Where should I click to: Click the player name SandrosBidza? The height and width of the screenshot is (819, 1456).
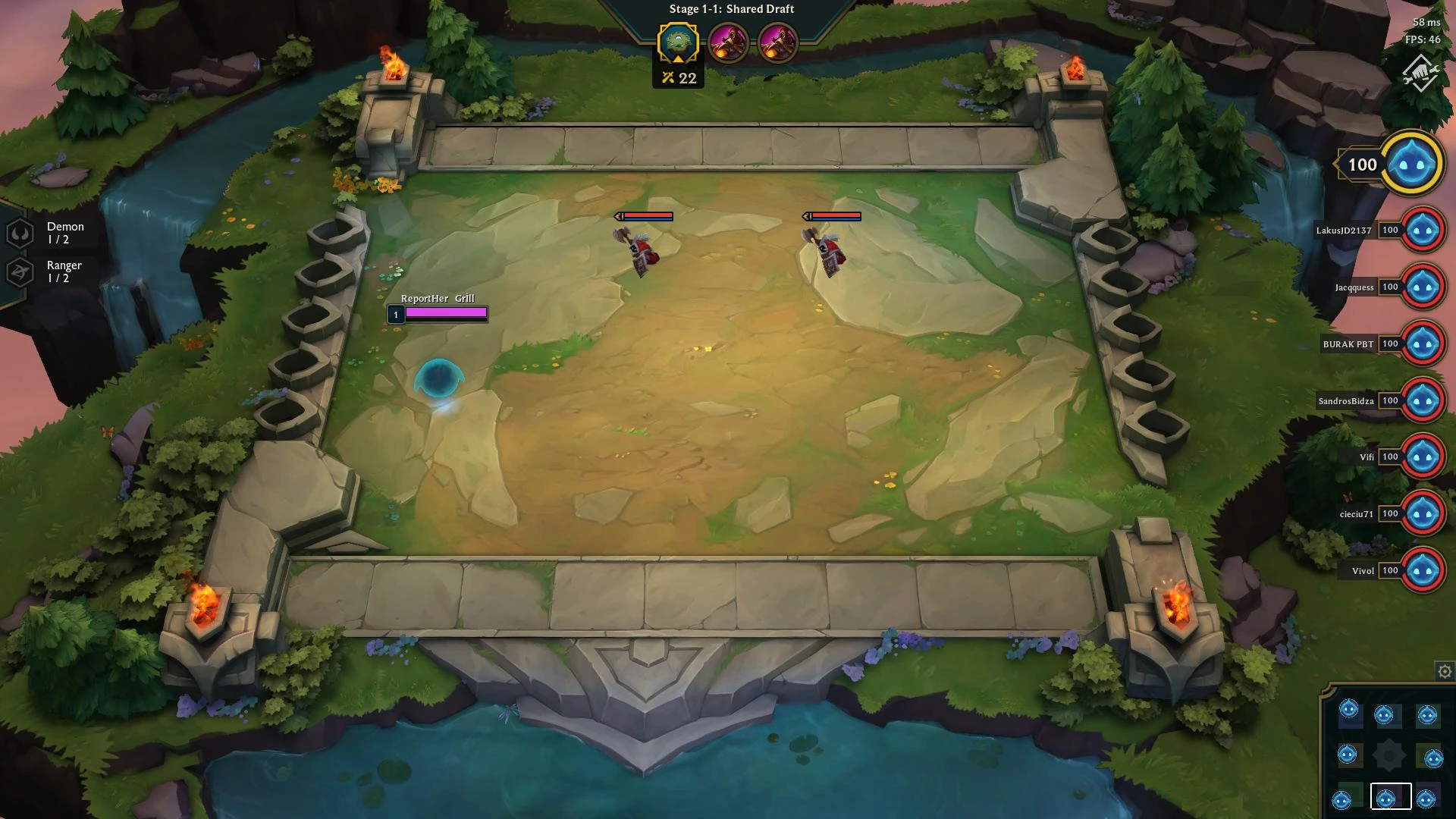pyautogui.click(x=1345, y=400)
